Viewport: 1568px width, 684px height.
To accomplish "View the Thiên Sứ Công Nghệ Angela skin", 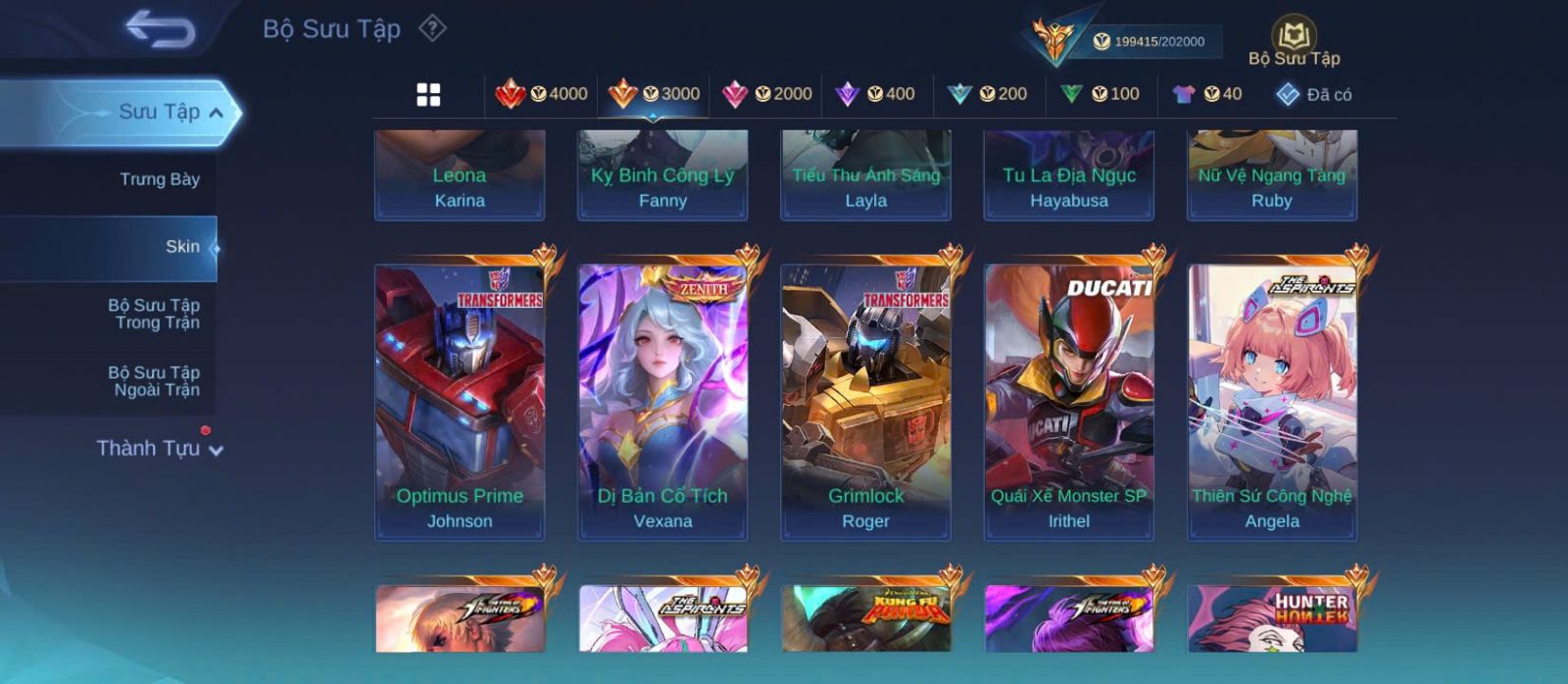I will point(1272,402).
